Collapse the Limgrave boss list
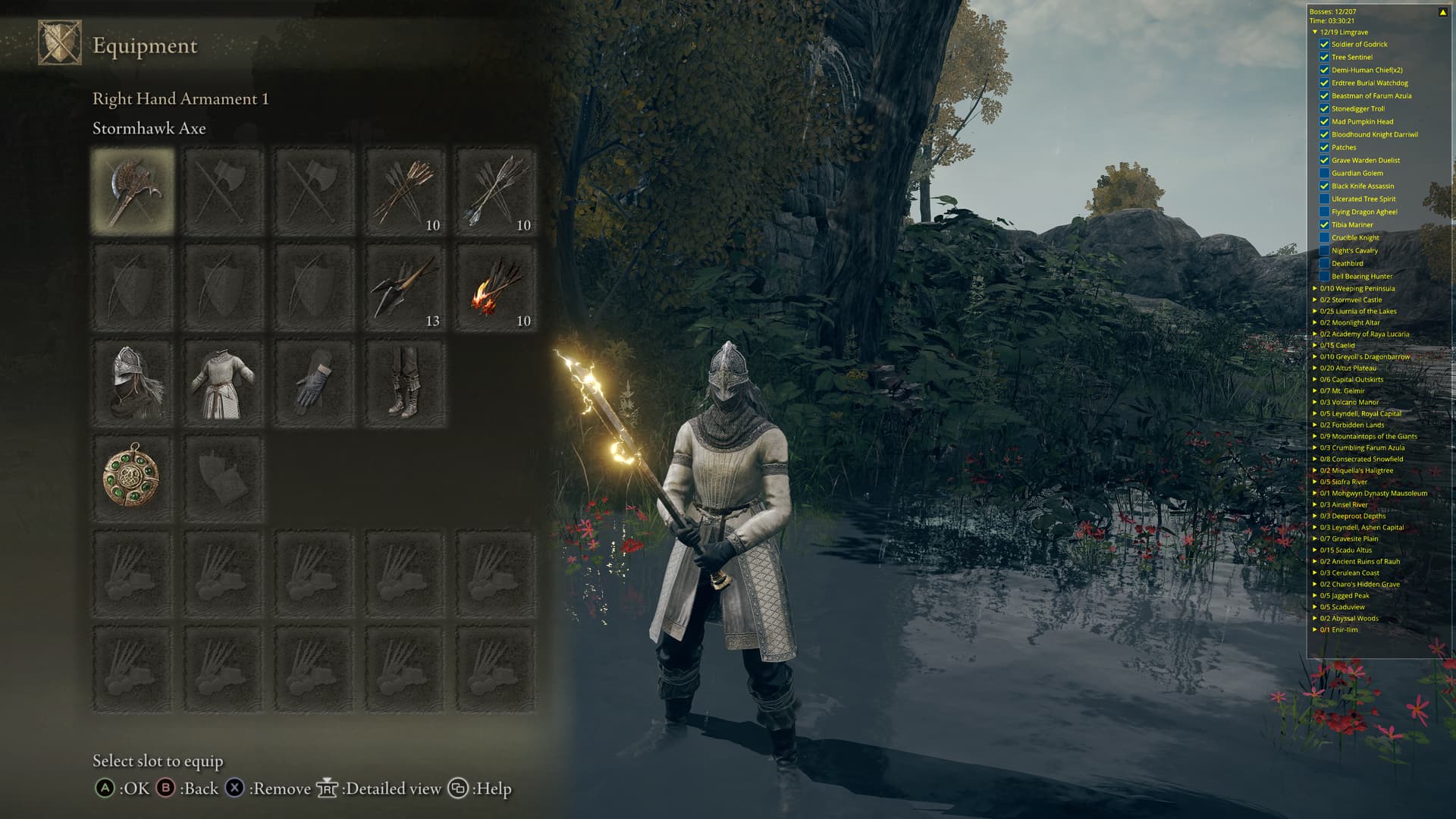Screen dimensions: 1456x819 1315,33
